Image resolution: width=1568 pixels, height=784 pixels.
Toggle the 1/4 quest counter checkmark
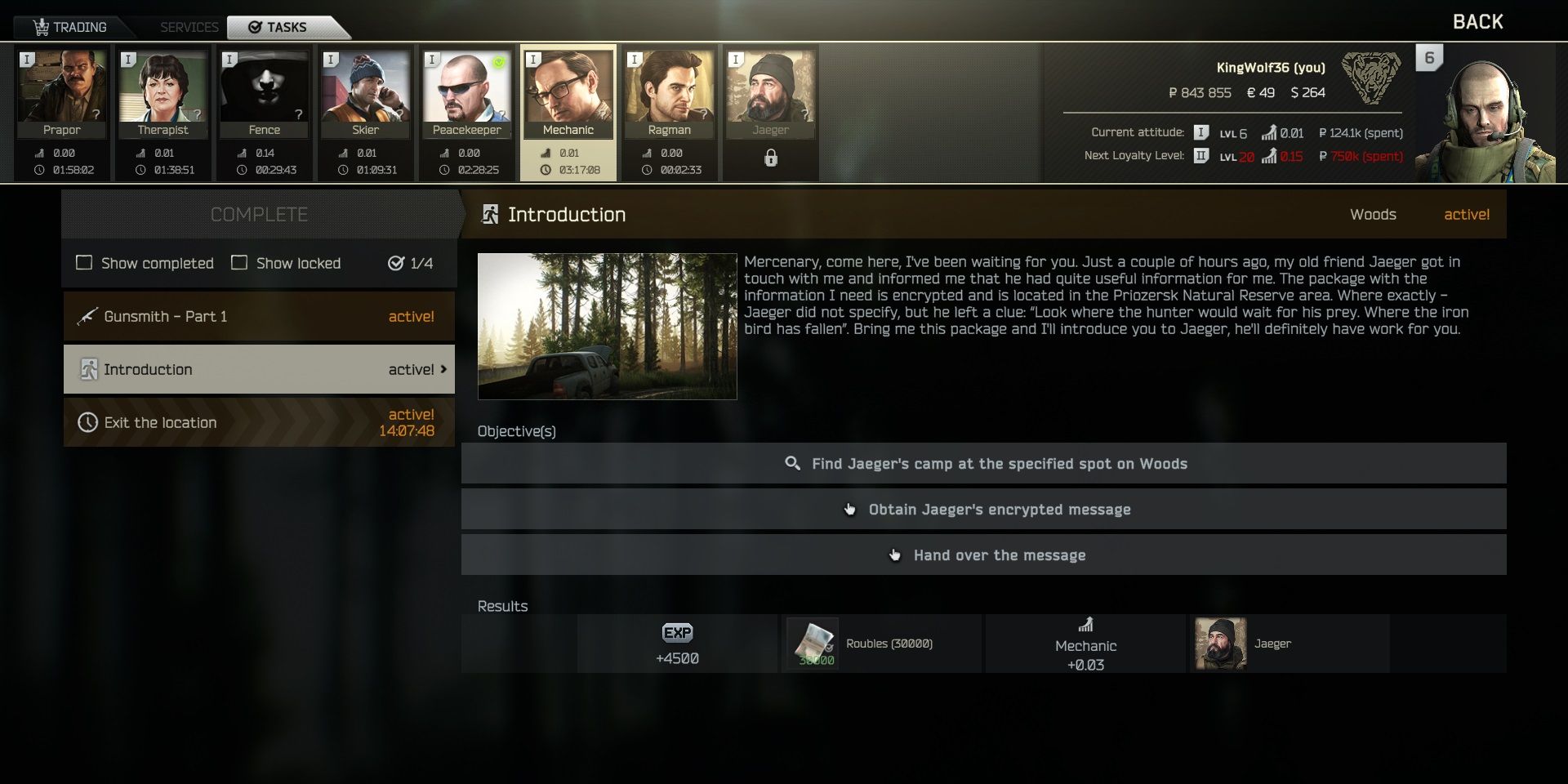394,262
